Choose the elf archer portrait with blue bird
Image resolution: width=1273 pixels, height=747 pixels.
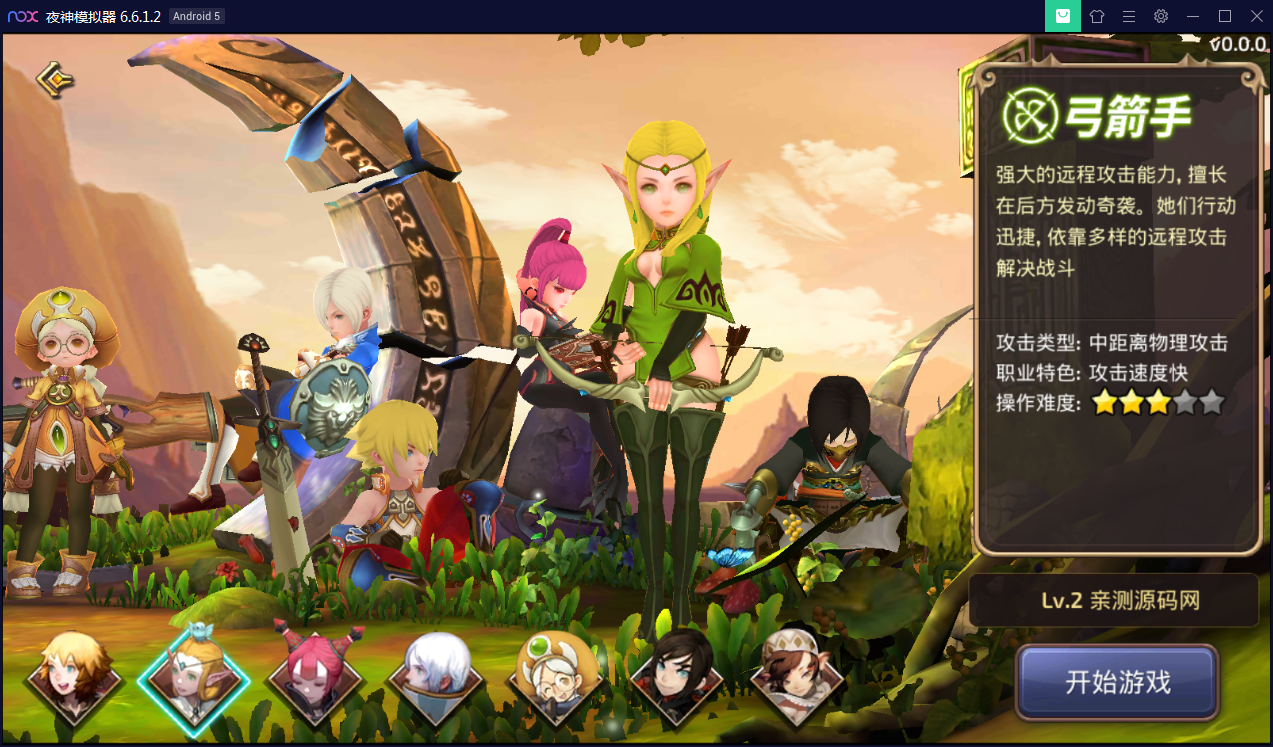click(x=193, y=676)
